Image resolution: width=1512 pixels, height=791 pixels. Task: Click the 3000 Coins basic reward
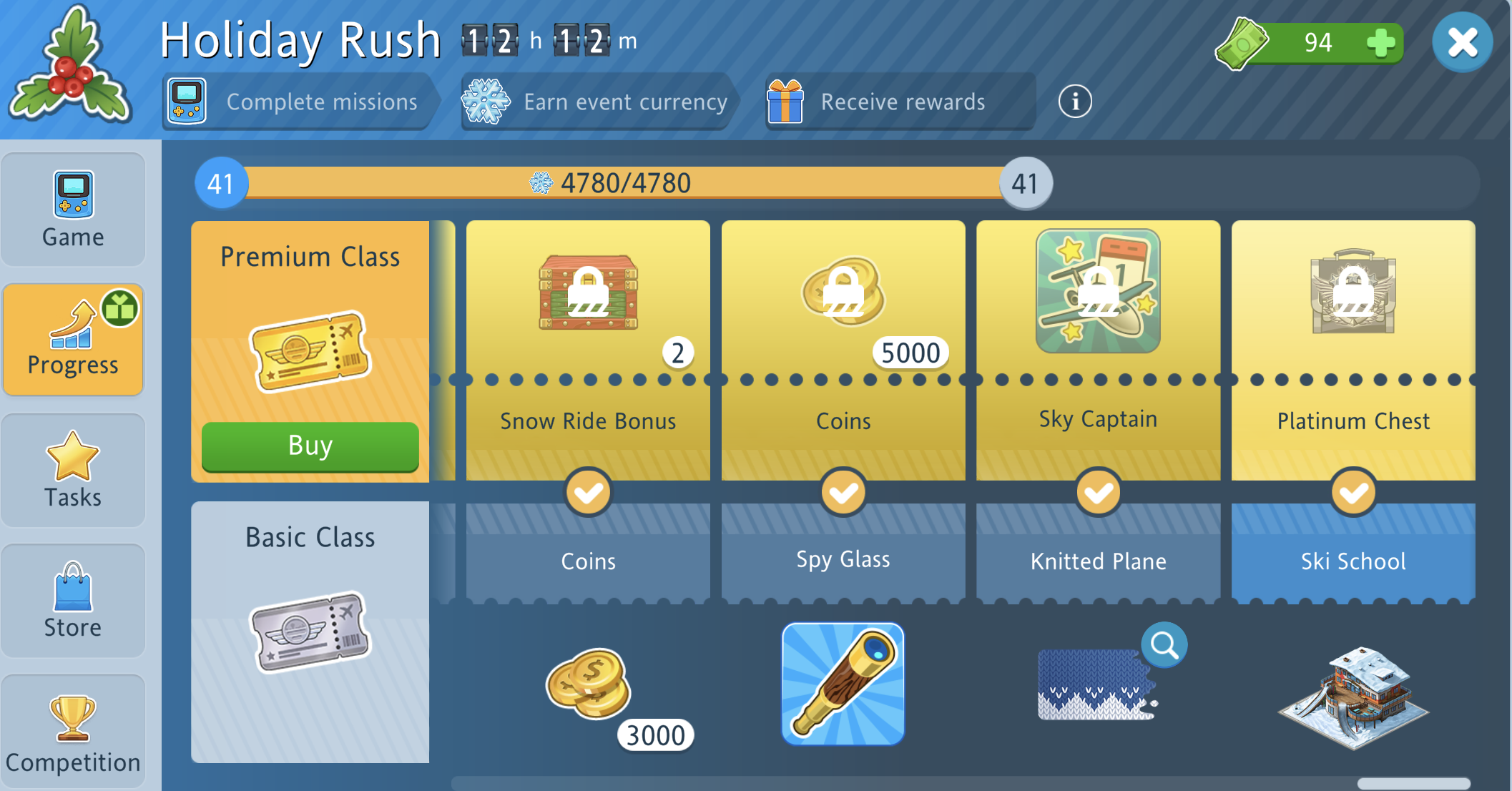tap(589, 684)
